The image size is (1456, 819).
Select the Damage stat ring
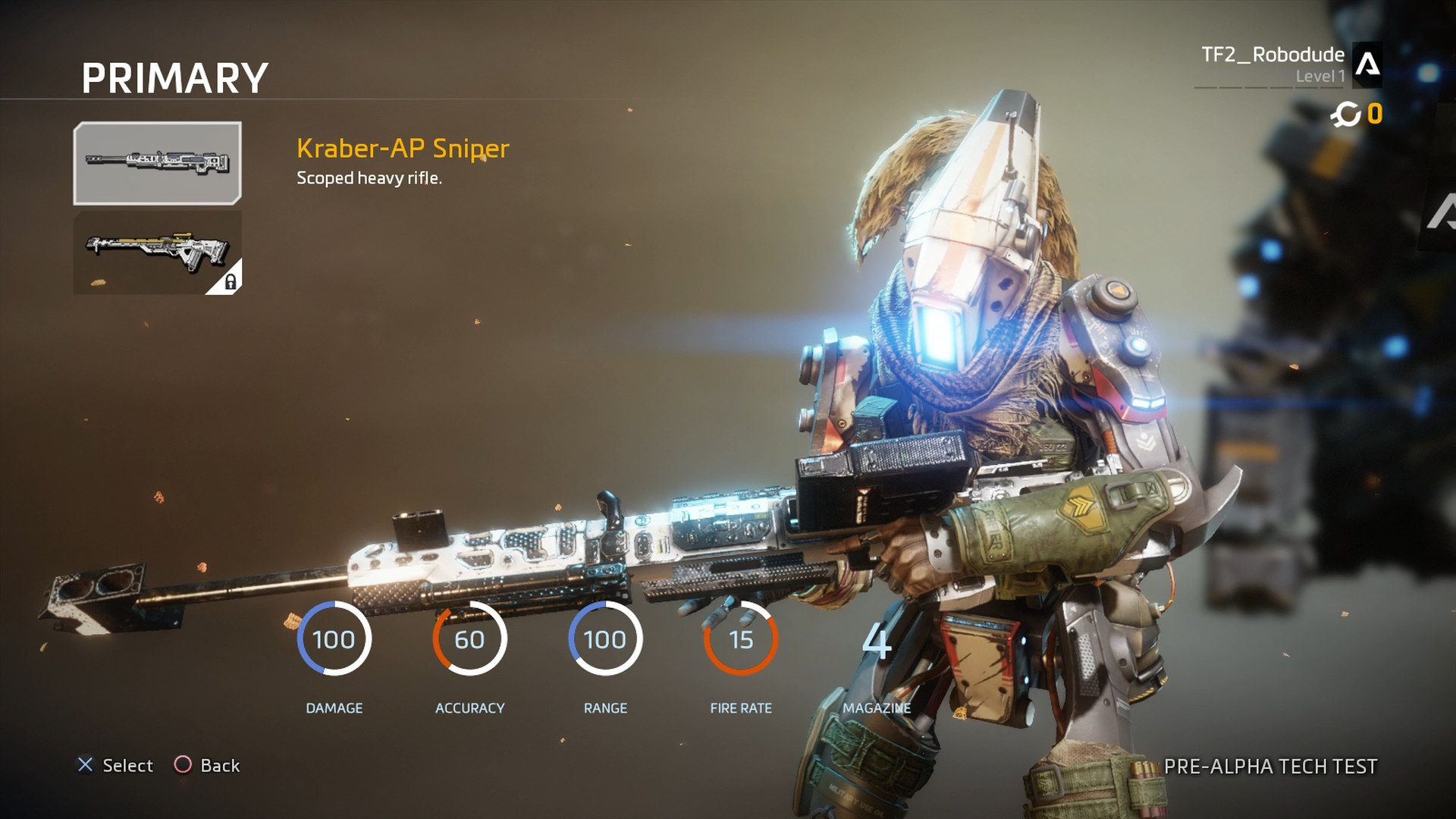point(334,639)
